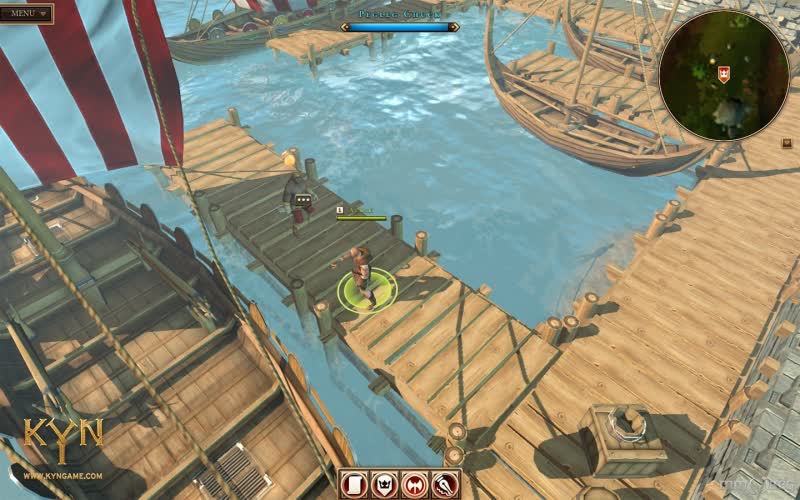Open the quill pen icon
Screen dimensions: 800x500
[x=444, y=484]
